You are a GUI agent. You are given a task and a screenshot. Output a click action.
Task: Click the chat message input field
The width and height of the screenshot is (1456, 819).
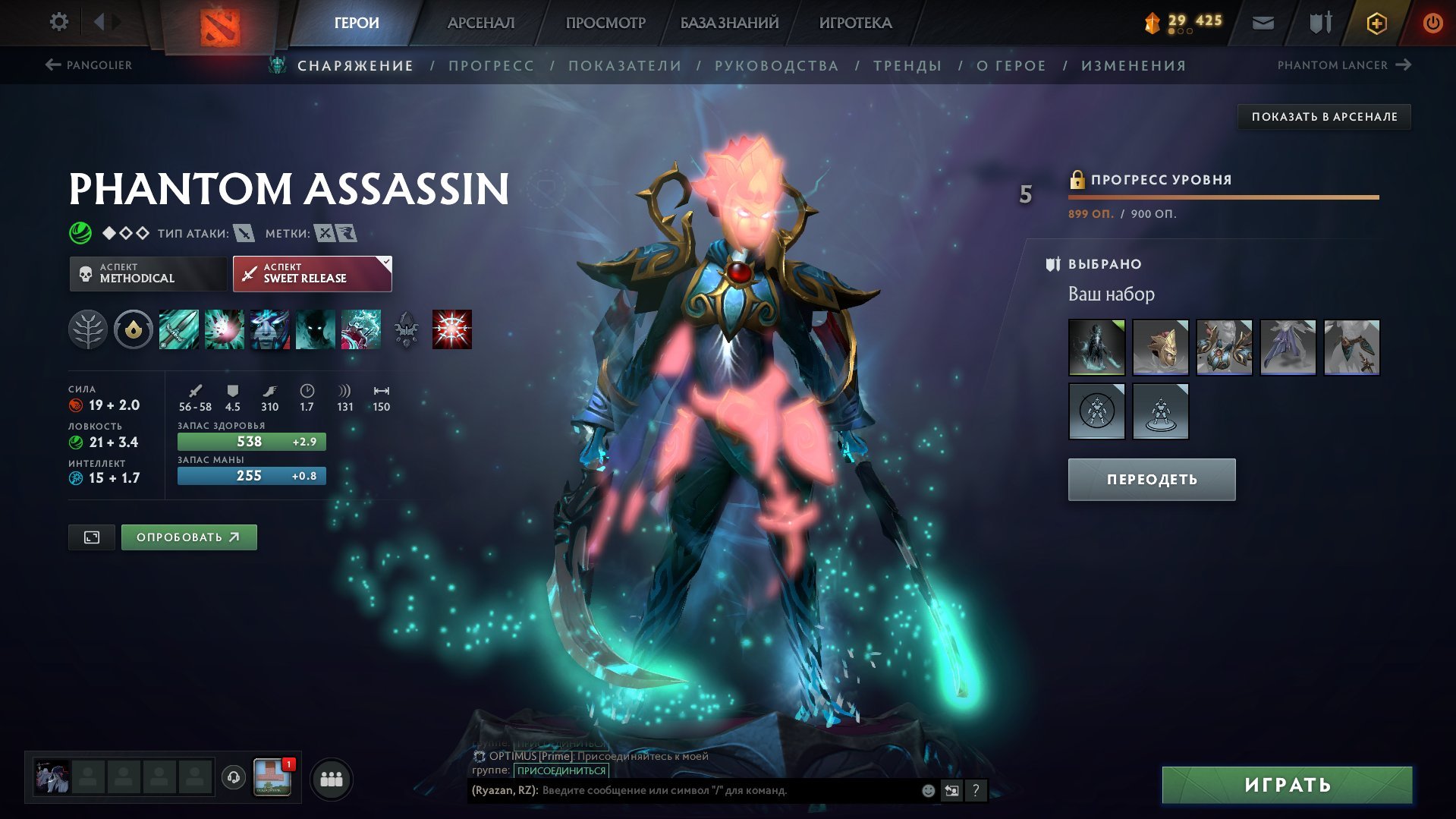728,791
